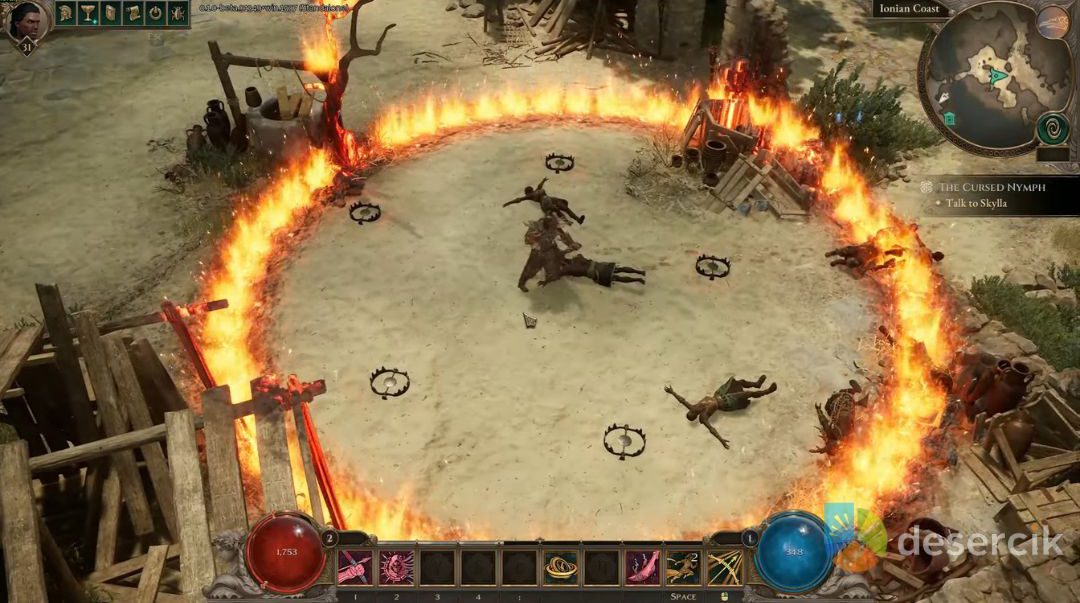Open the scroll quest log icon
Screen dimensions: 1080x603
[133, 13]
